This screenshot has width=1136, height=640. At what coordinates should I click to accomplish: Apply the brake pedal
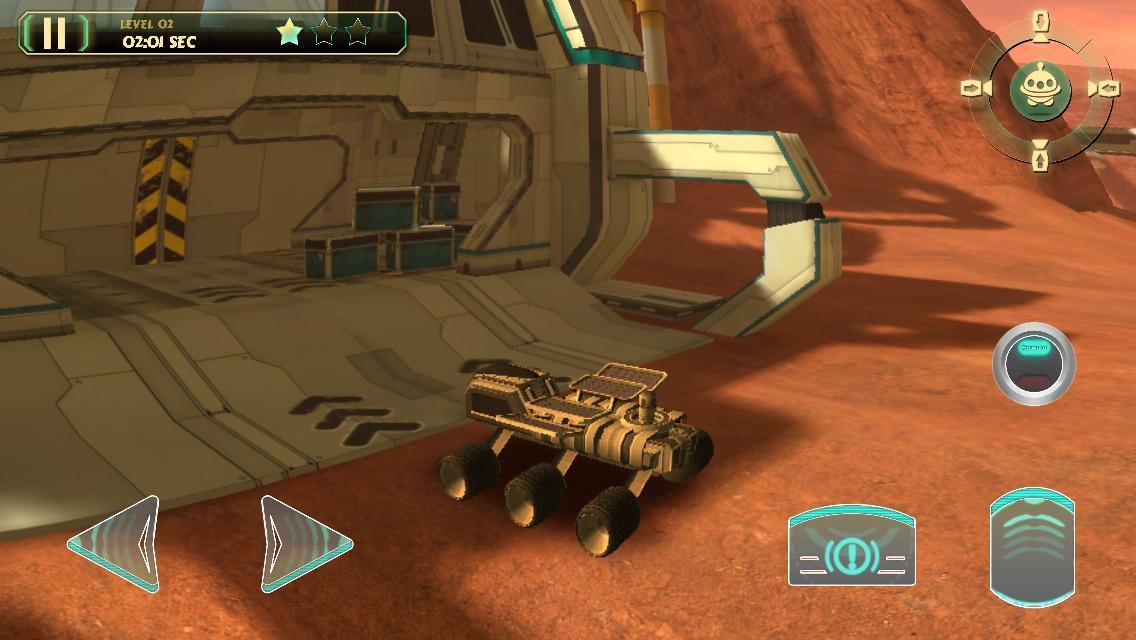click(x=852, y=546)
